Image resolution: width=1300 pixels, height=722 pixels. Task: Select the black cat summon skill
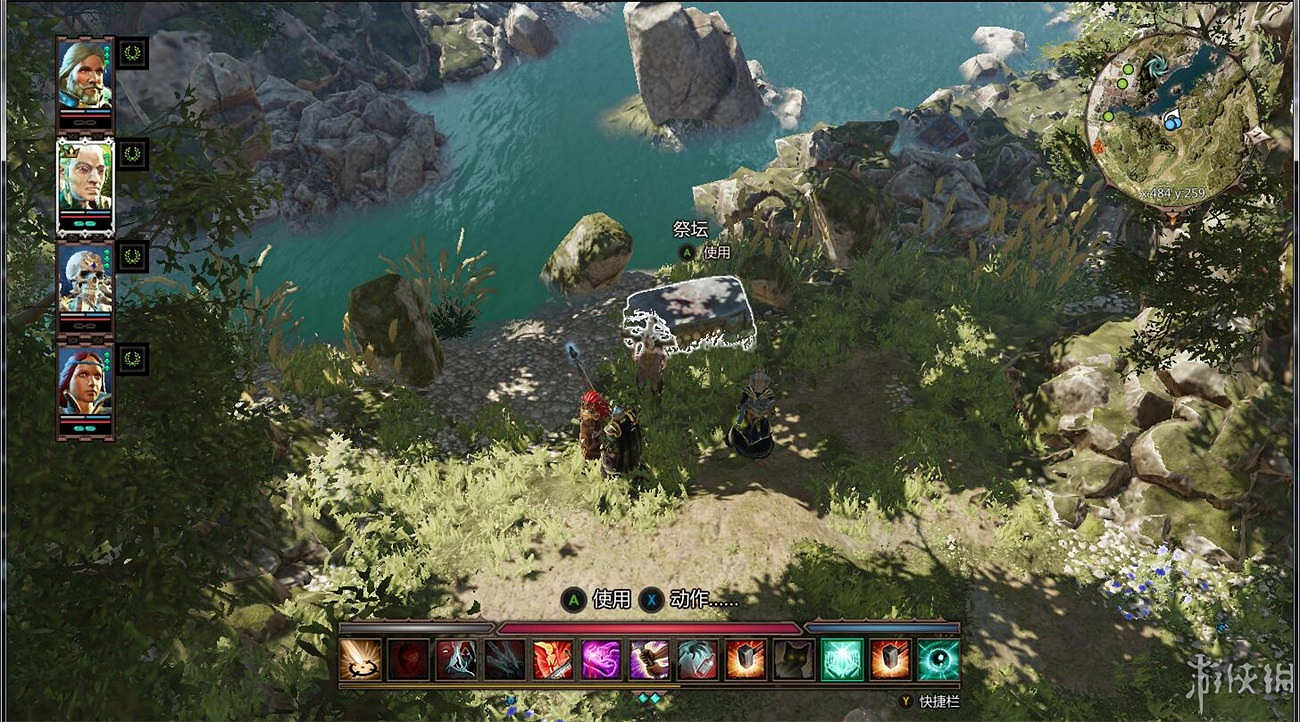(793, 660)
